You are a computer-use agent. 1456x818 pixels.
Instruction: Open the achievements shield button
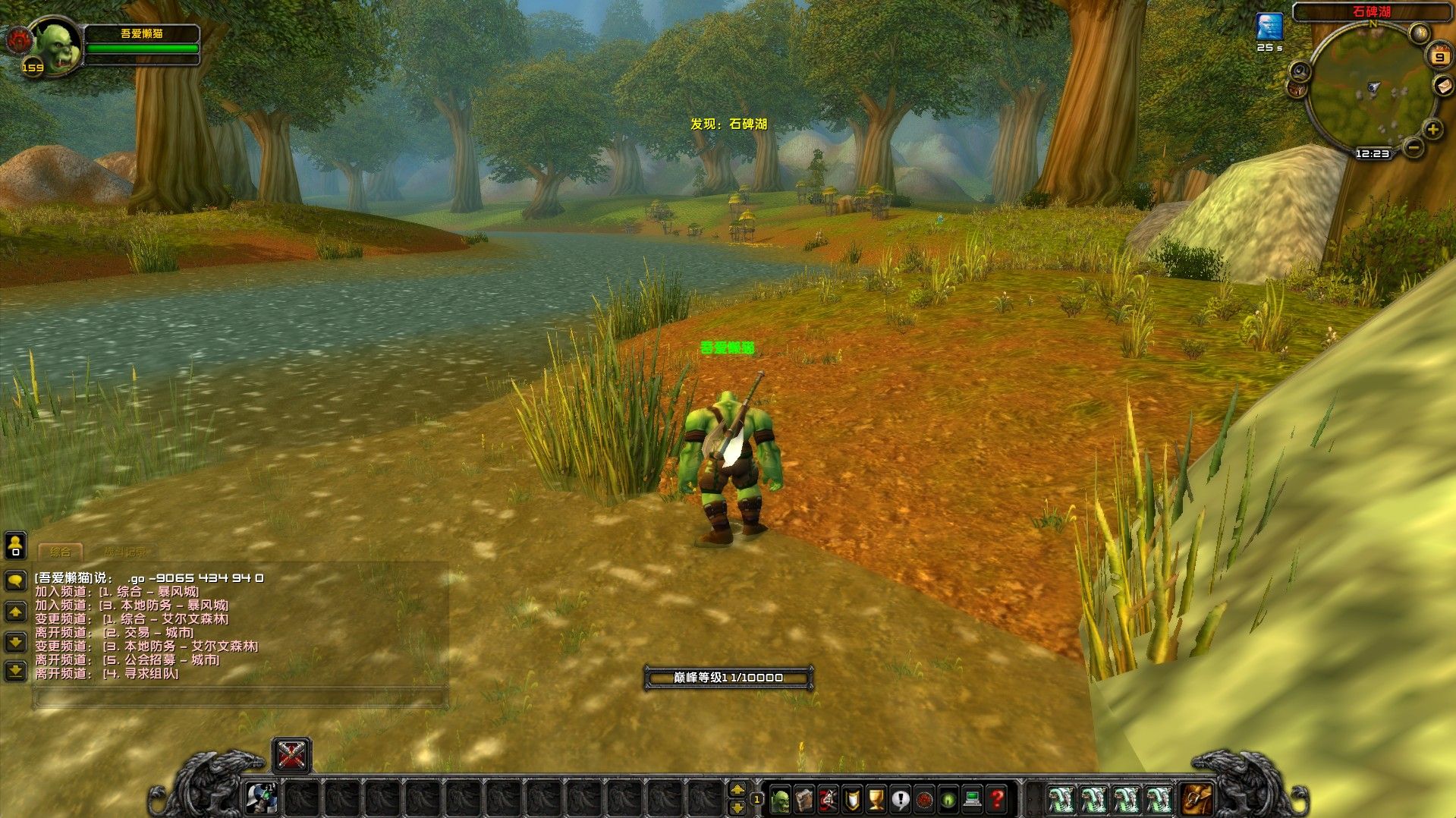(852, 799)
